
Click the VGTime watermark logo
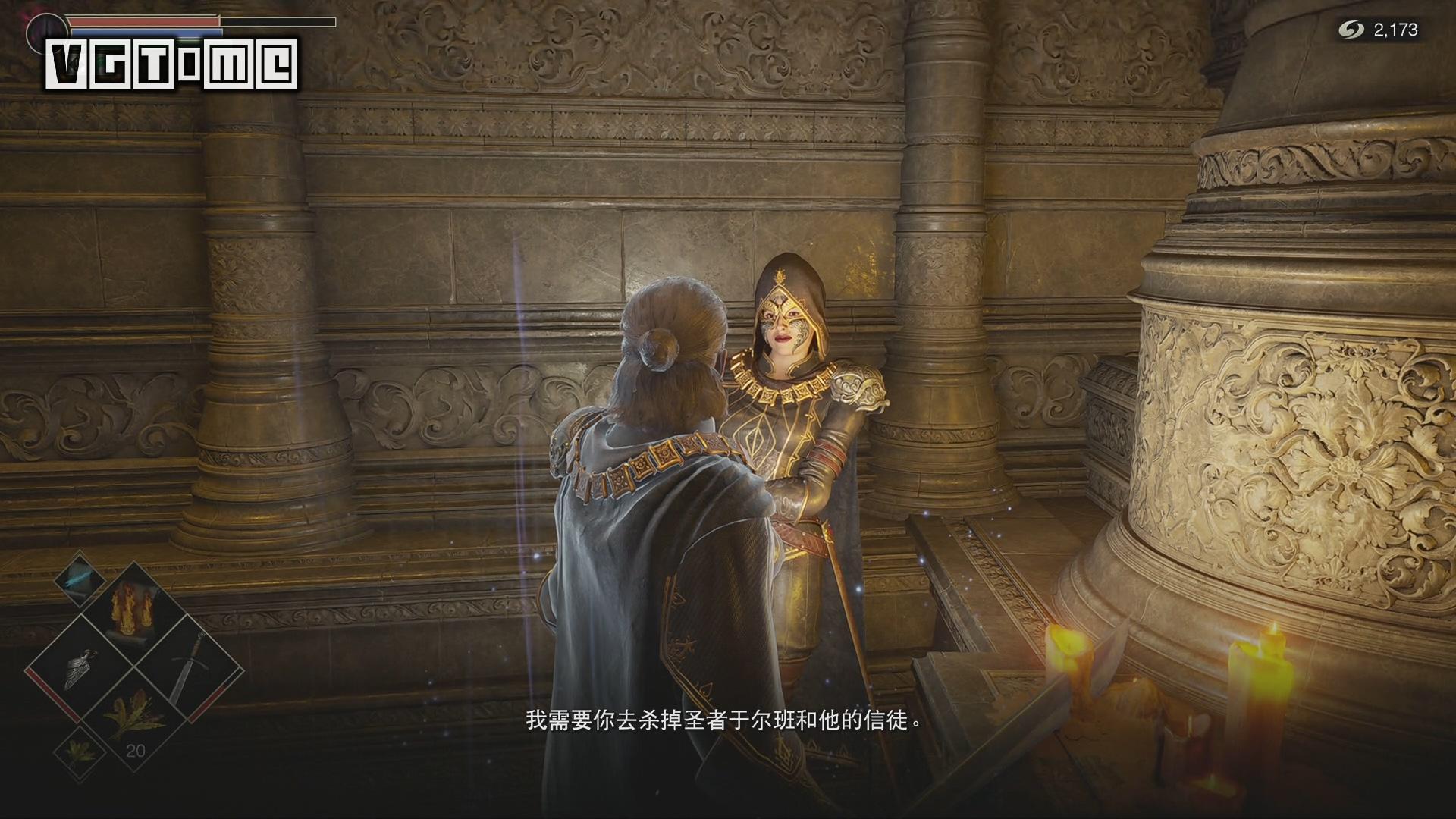tap(171, 61)
